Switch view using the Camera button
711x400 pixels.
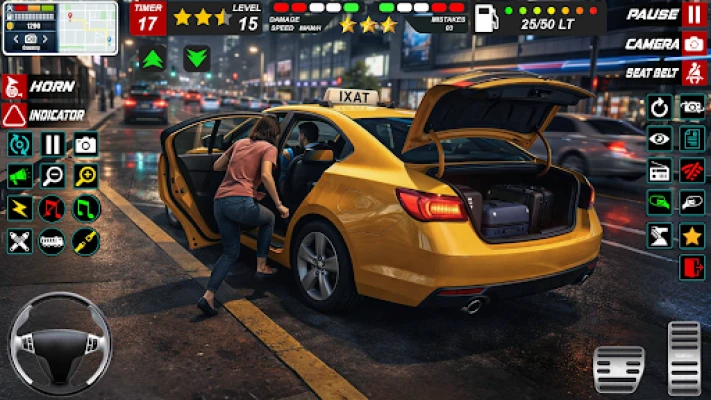[693, 44]
